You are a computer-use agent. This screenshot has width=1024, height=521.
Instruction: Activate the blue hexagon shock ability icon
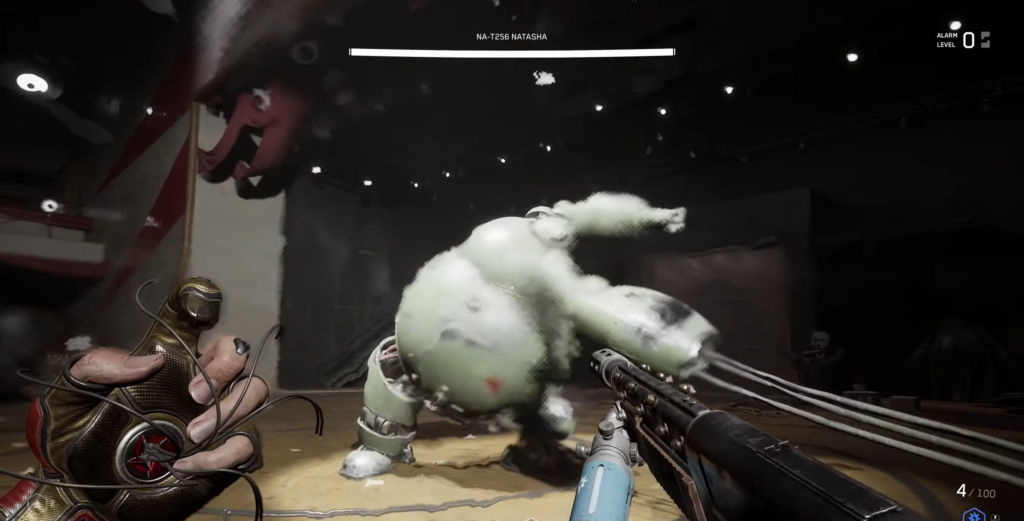[973, 514]
